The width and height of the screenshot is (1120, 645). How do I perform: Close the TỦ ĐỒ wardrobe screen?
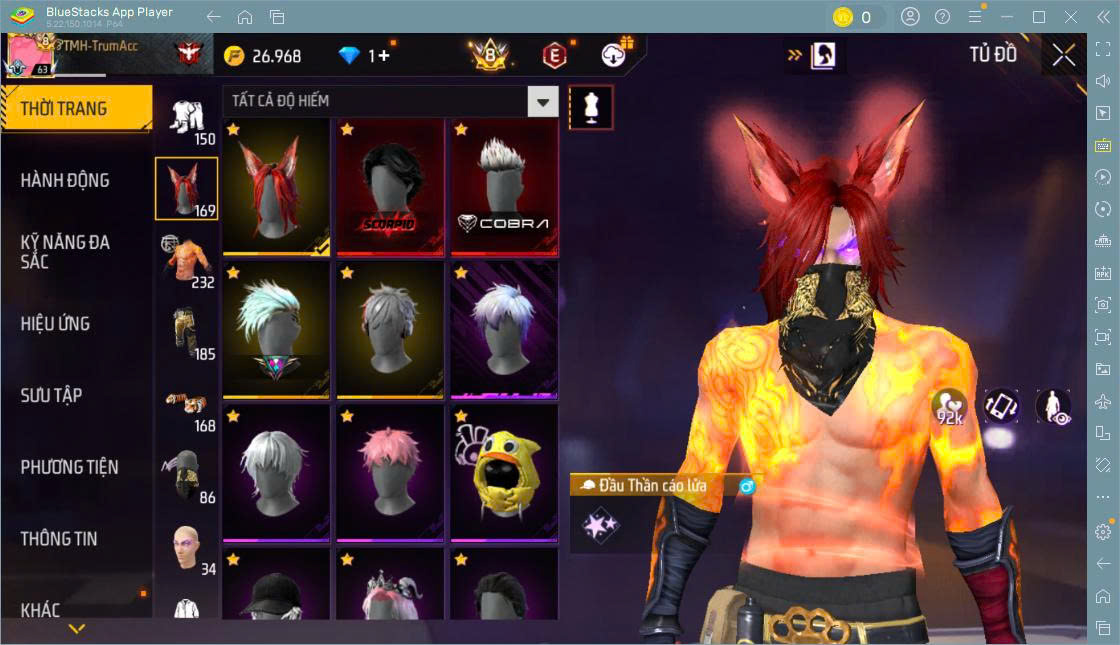coord(1064,55)
